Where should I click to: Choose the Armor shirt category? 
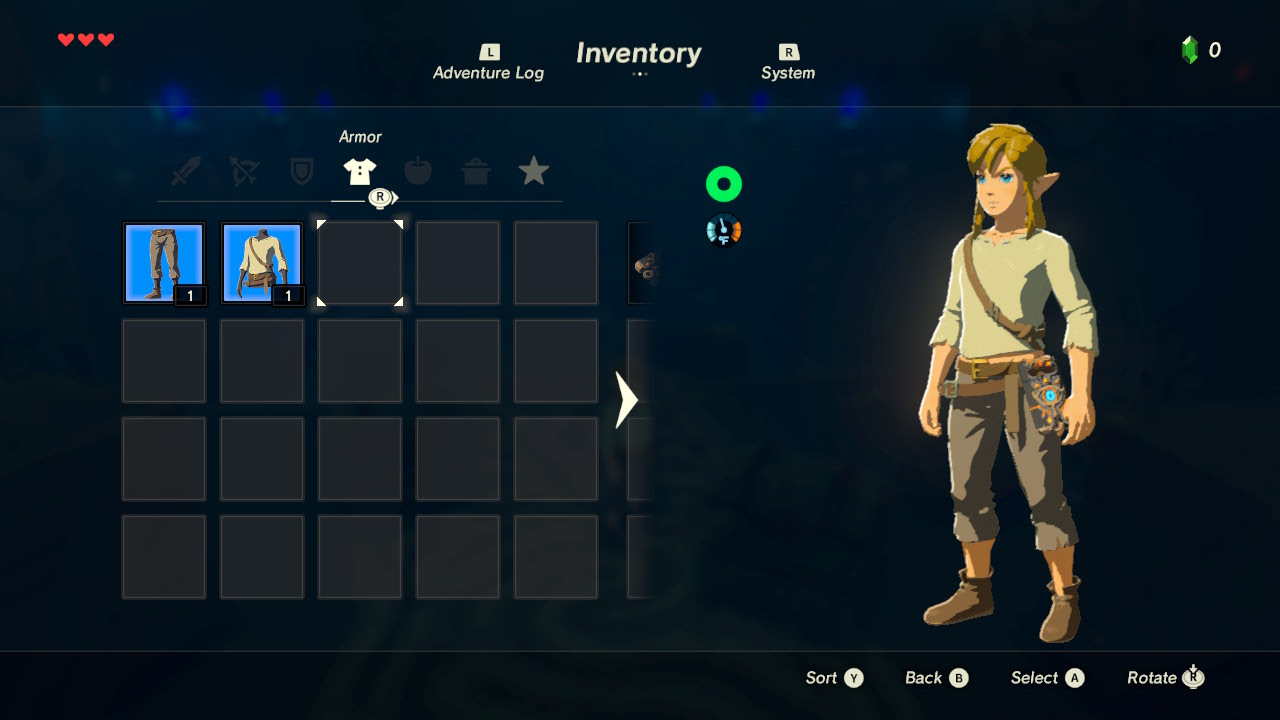pyautogui.click(x=360, y=172)
